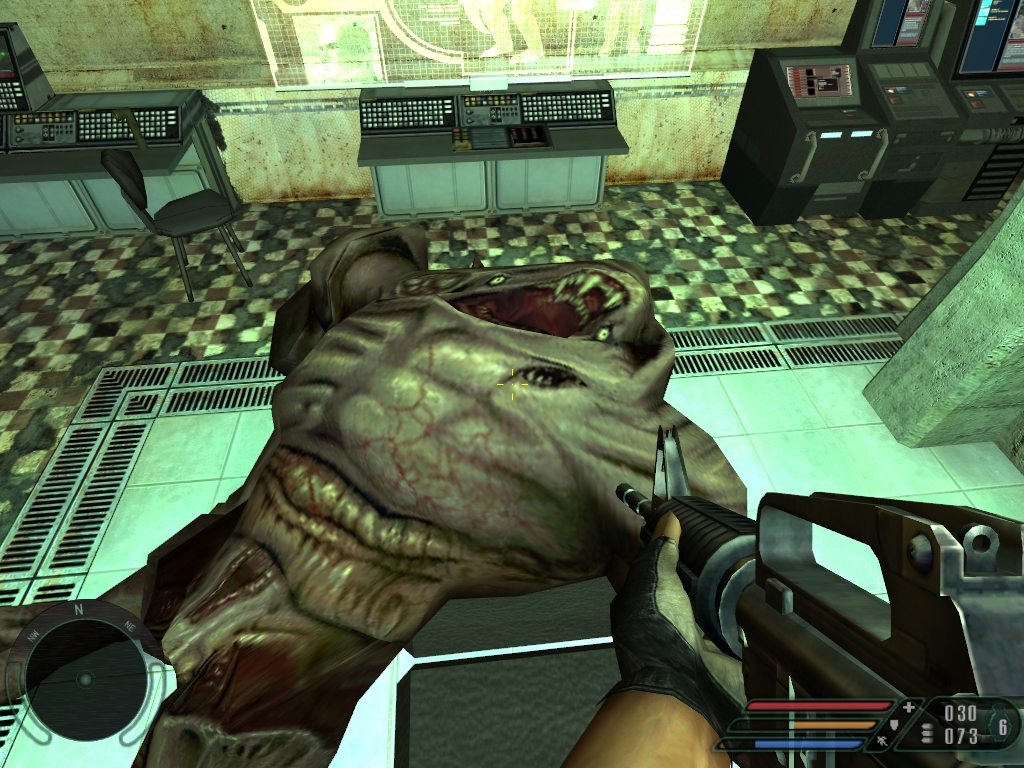Image resolution: width=1024 pixels, height=768 pixels.
Task: Click the ammo magazine icon
Action: pos(927,734)
